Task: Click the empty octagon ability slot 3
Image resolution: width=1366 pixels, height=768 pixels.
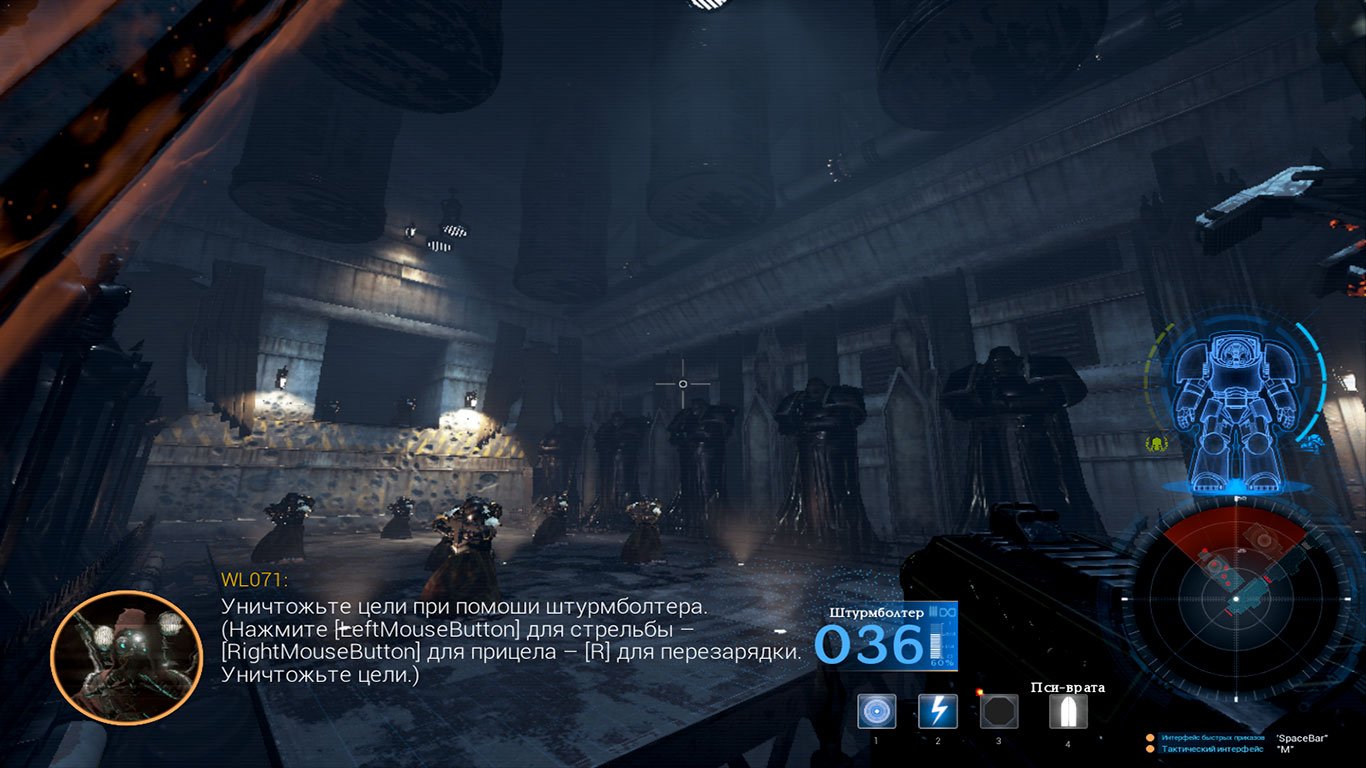Action: (998, 712)
